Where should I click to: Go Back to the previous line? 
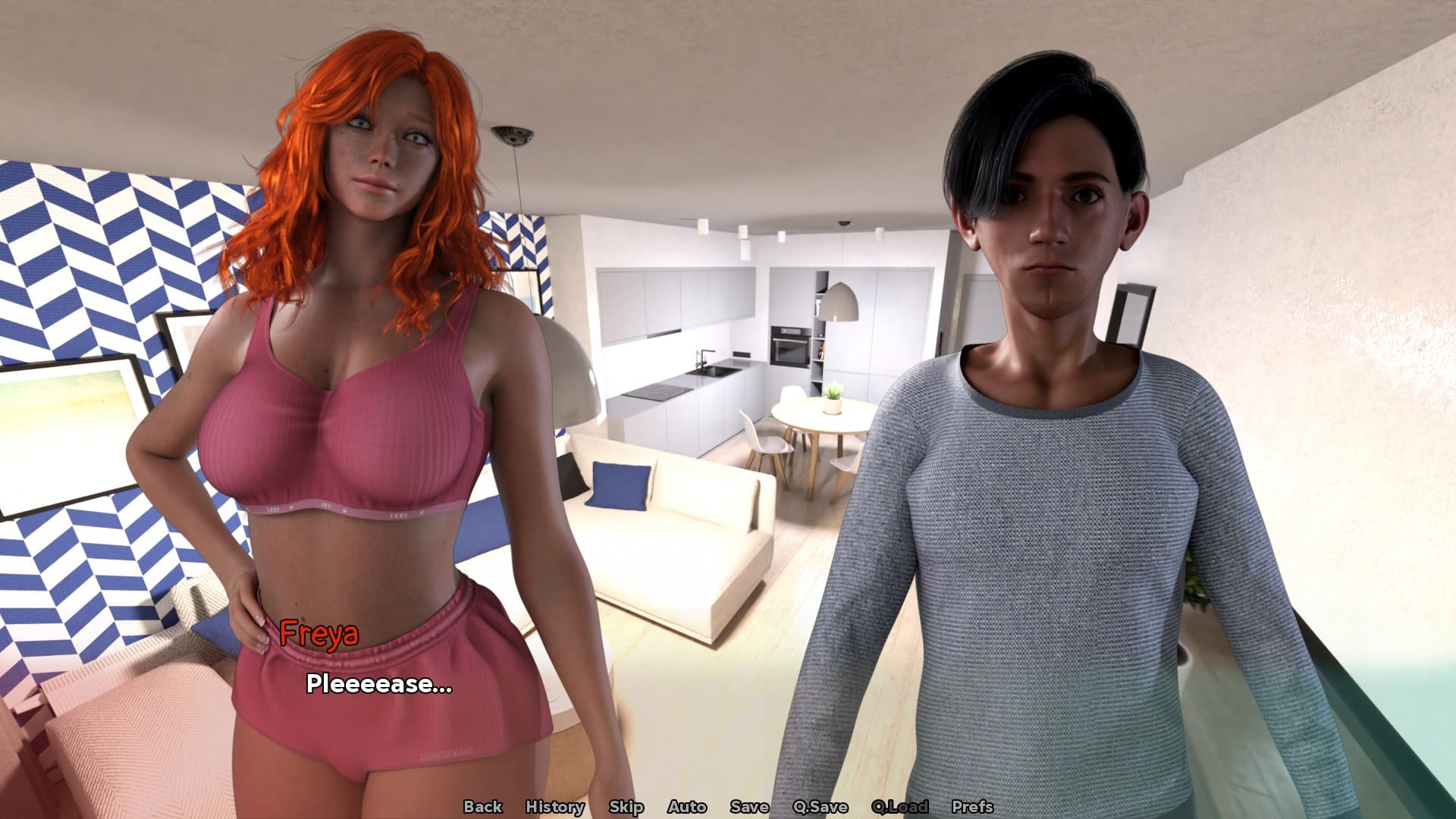pyautogui.click(x=482, y=807)
